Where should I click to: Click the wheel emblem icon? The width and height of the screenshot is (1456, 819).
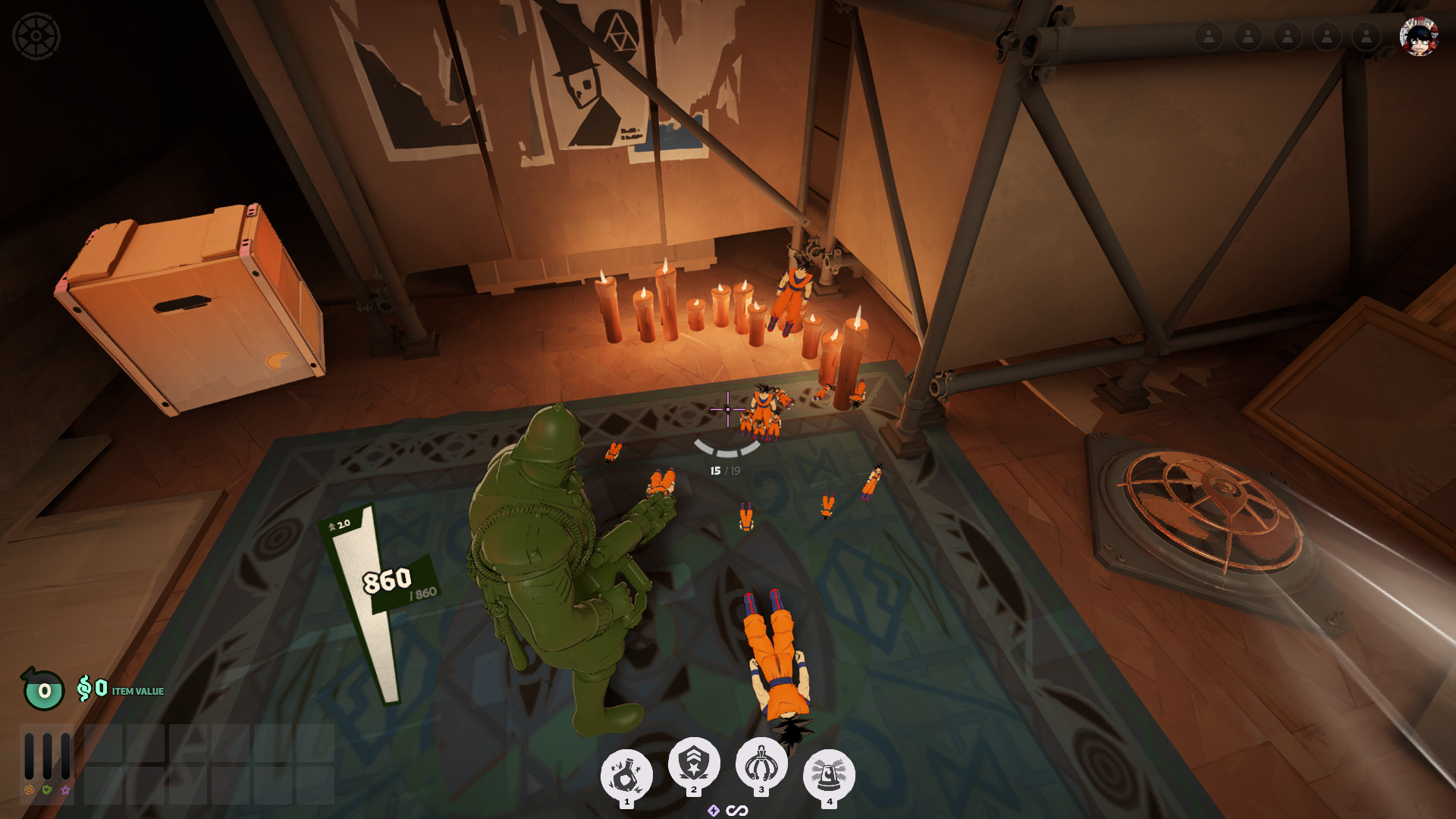tap(36, 36)
